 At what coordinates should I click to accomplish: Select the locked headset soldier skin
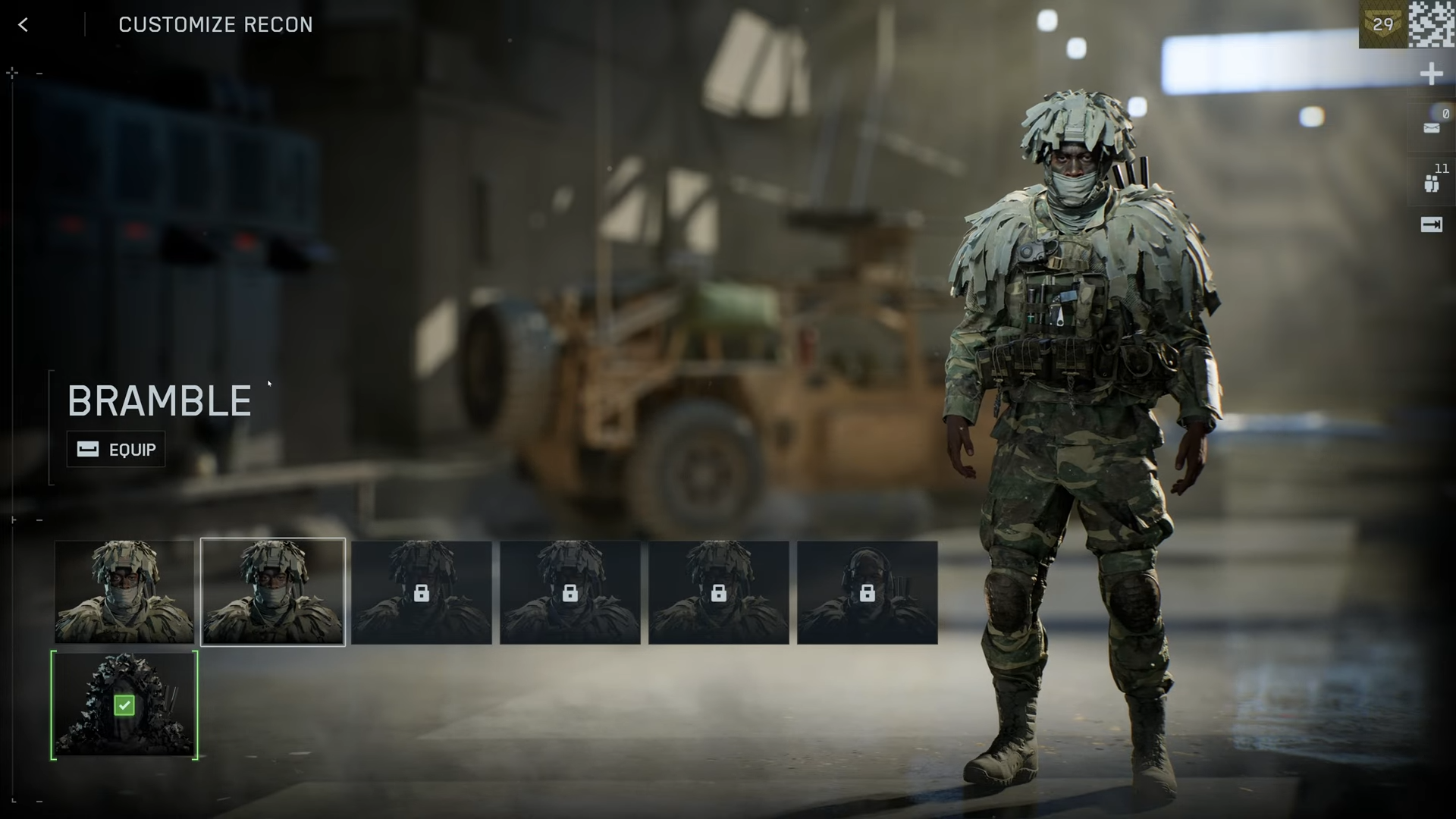(867, 592)
